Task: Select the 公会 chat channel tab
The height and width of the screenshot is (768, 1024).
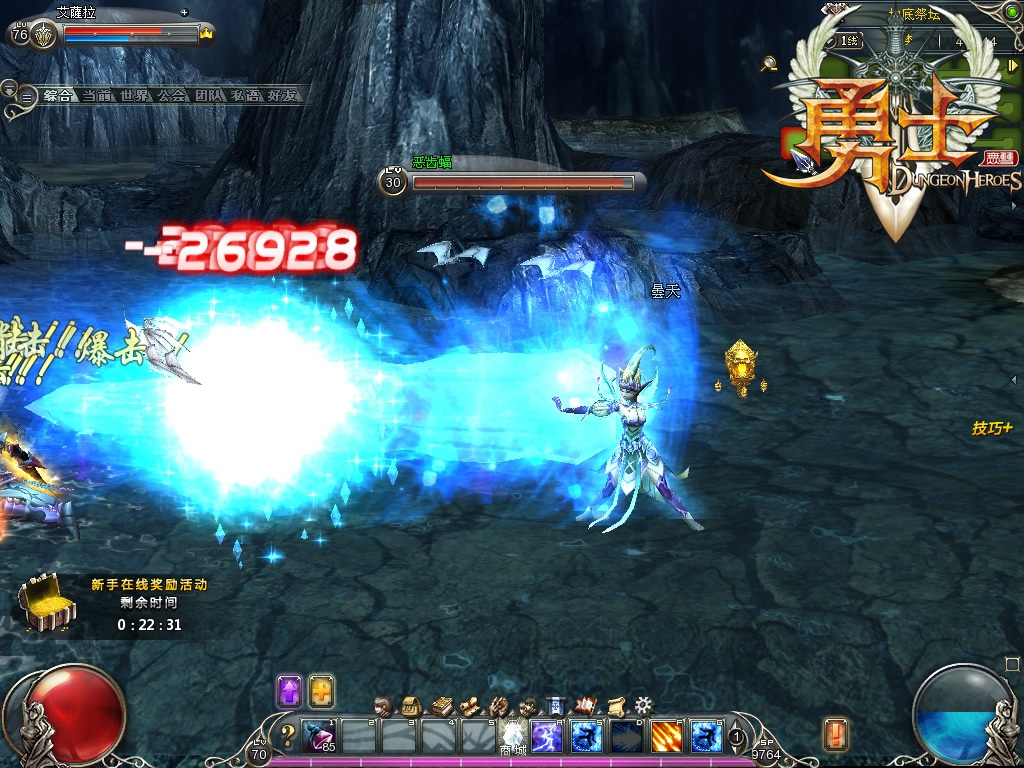Action: 172,96
